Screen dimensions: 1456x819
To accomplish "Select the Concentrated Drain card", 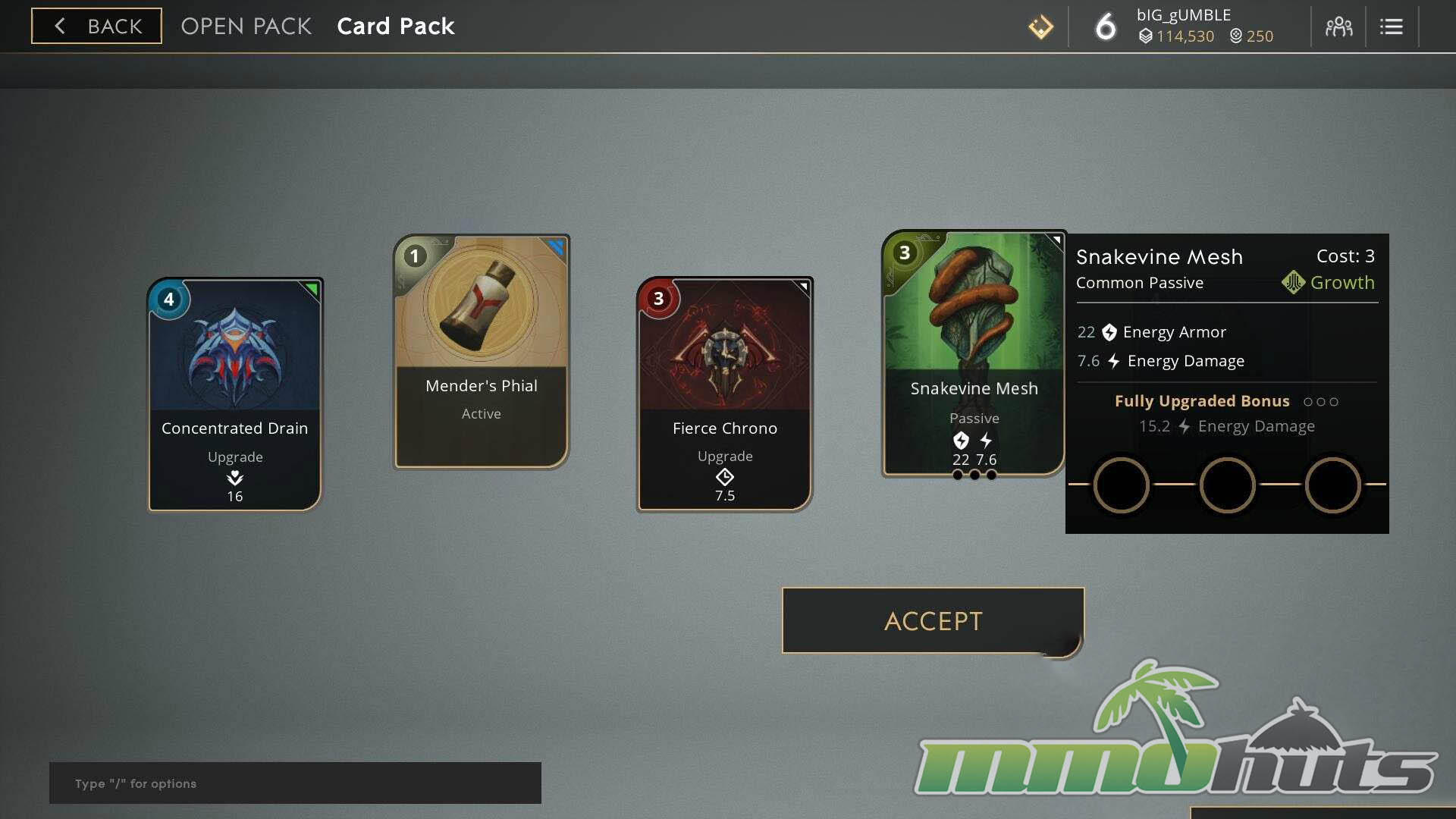I will click(x=235, y=394).
